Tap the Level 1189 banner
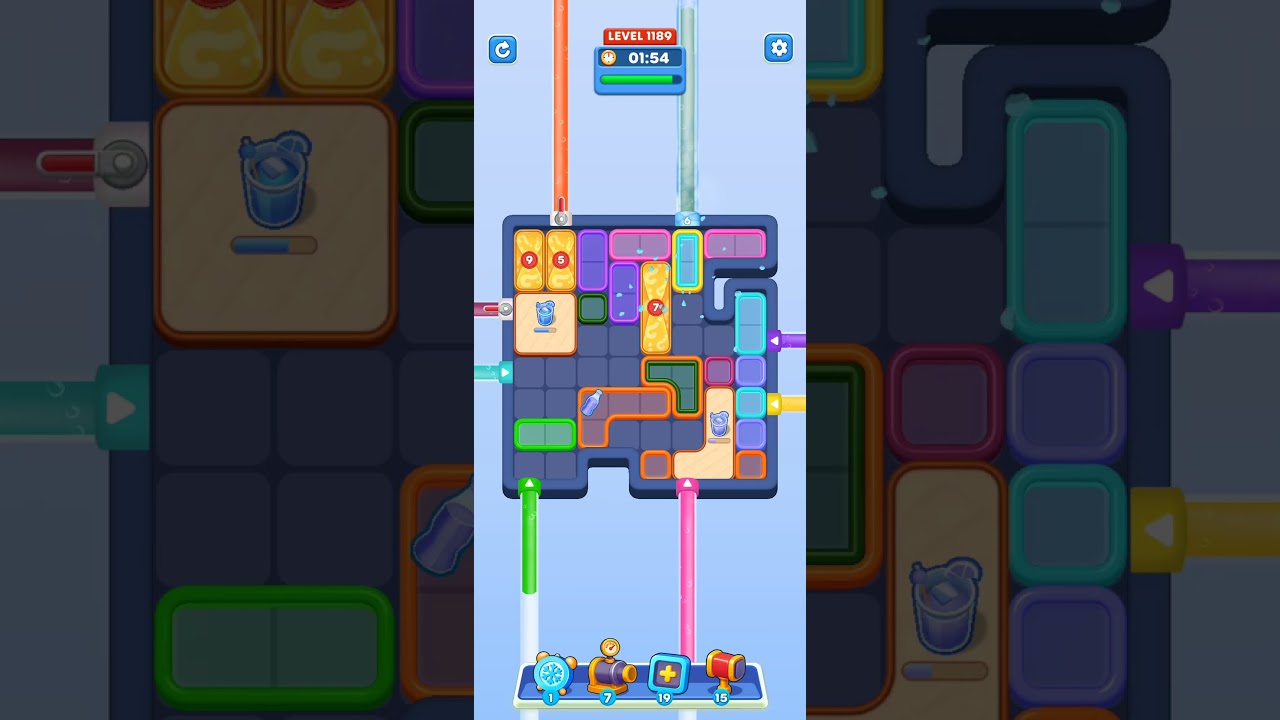Image resolution: width=1280 pixels, height=720 pixels. click(640, 36)
